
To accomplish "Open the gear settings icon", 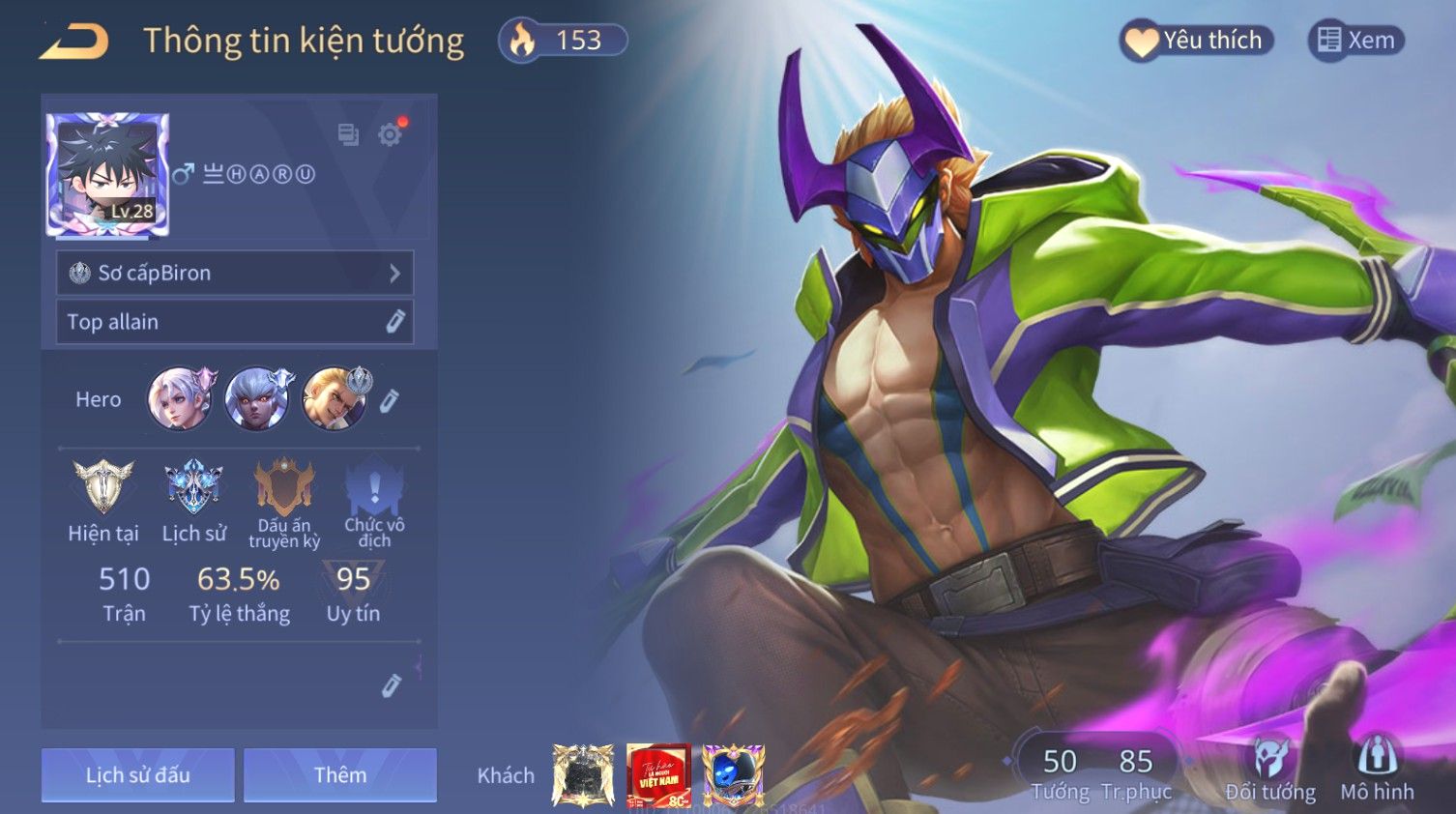I will pos(390,134).
